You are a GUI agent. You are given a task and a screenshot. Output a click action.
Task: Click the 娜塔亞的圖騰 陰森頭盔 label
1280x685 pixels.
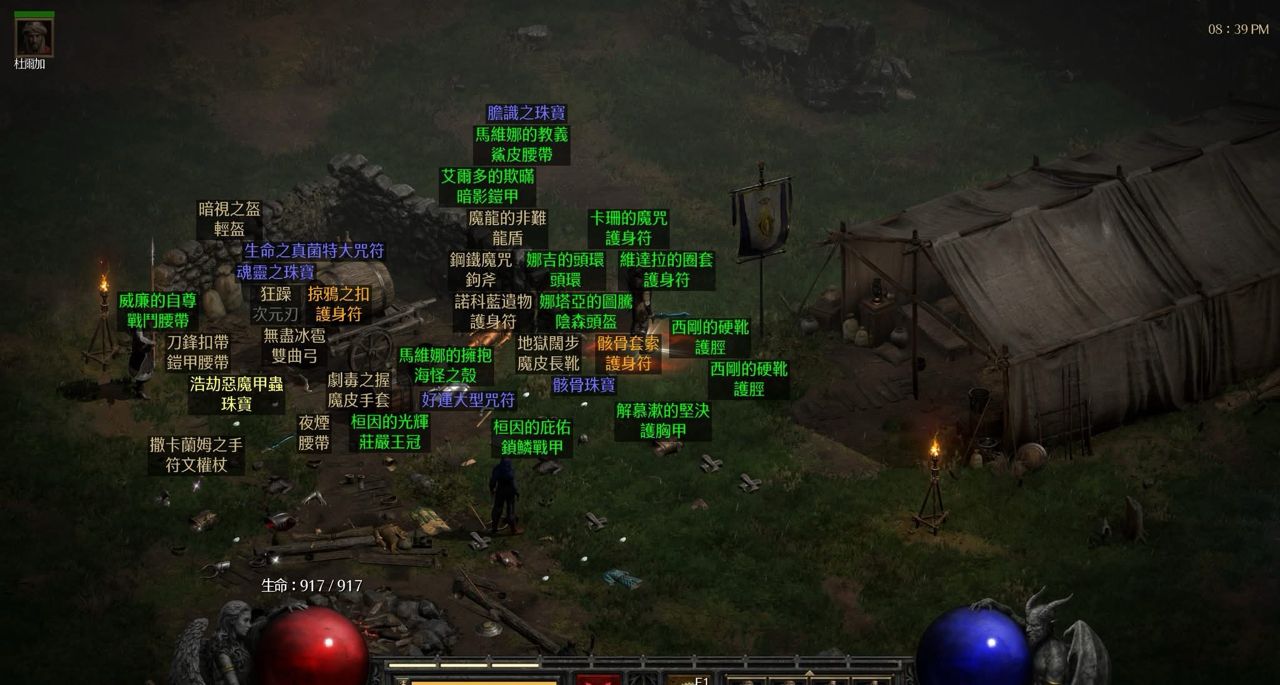coord(586,311)
